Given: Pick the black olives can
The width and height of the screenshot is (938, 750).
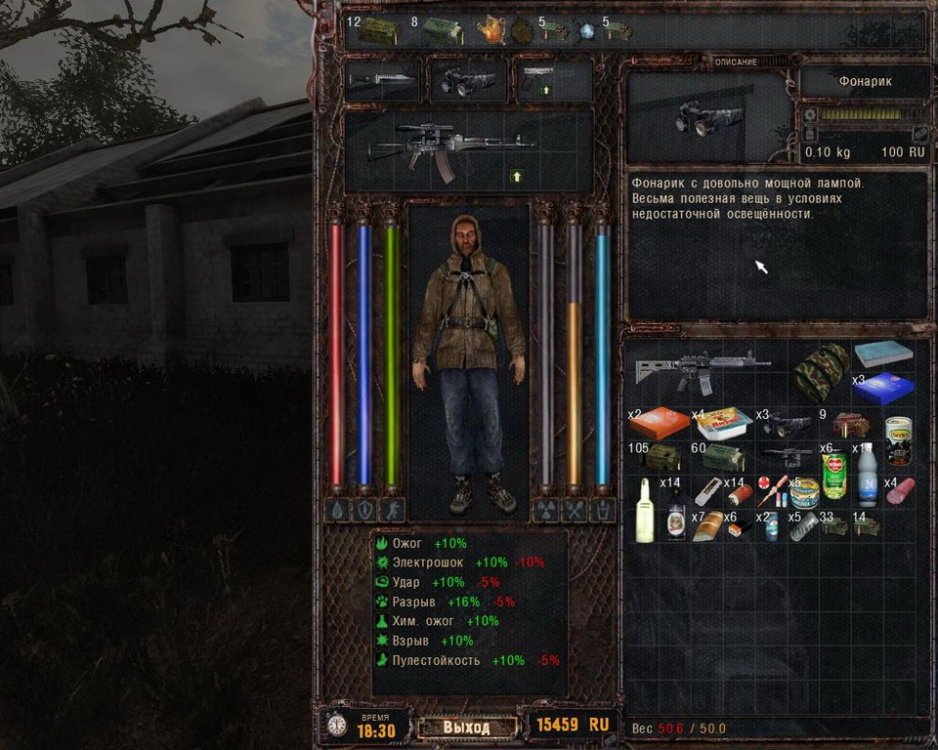Looking at the screenshot, I should [x=899, y=440].
